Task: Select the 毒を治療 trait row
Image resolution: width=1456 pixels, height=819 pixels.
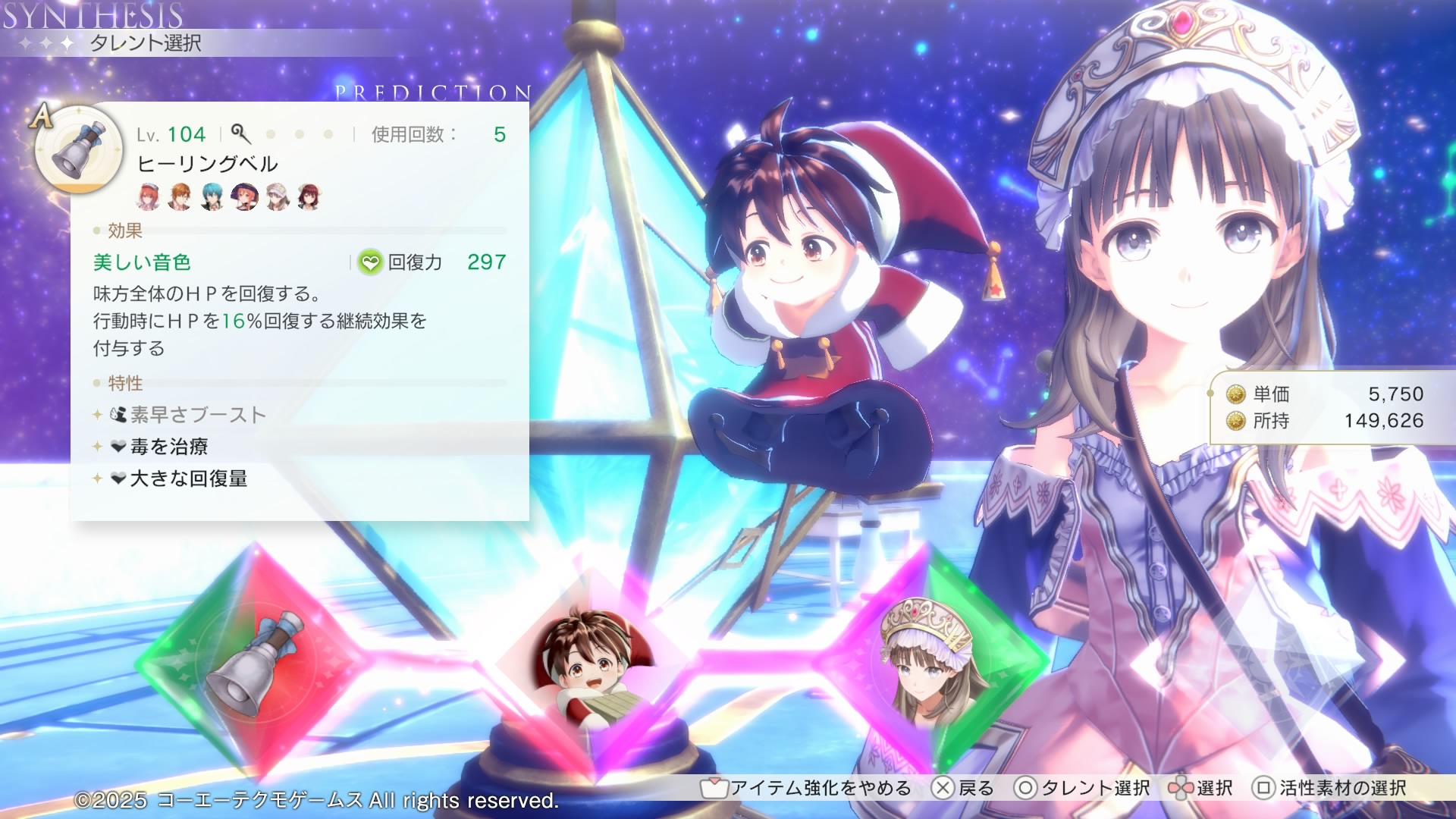Action: tap(169, 447)
